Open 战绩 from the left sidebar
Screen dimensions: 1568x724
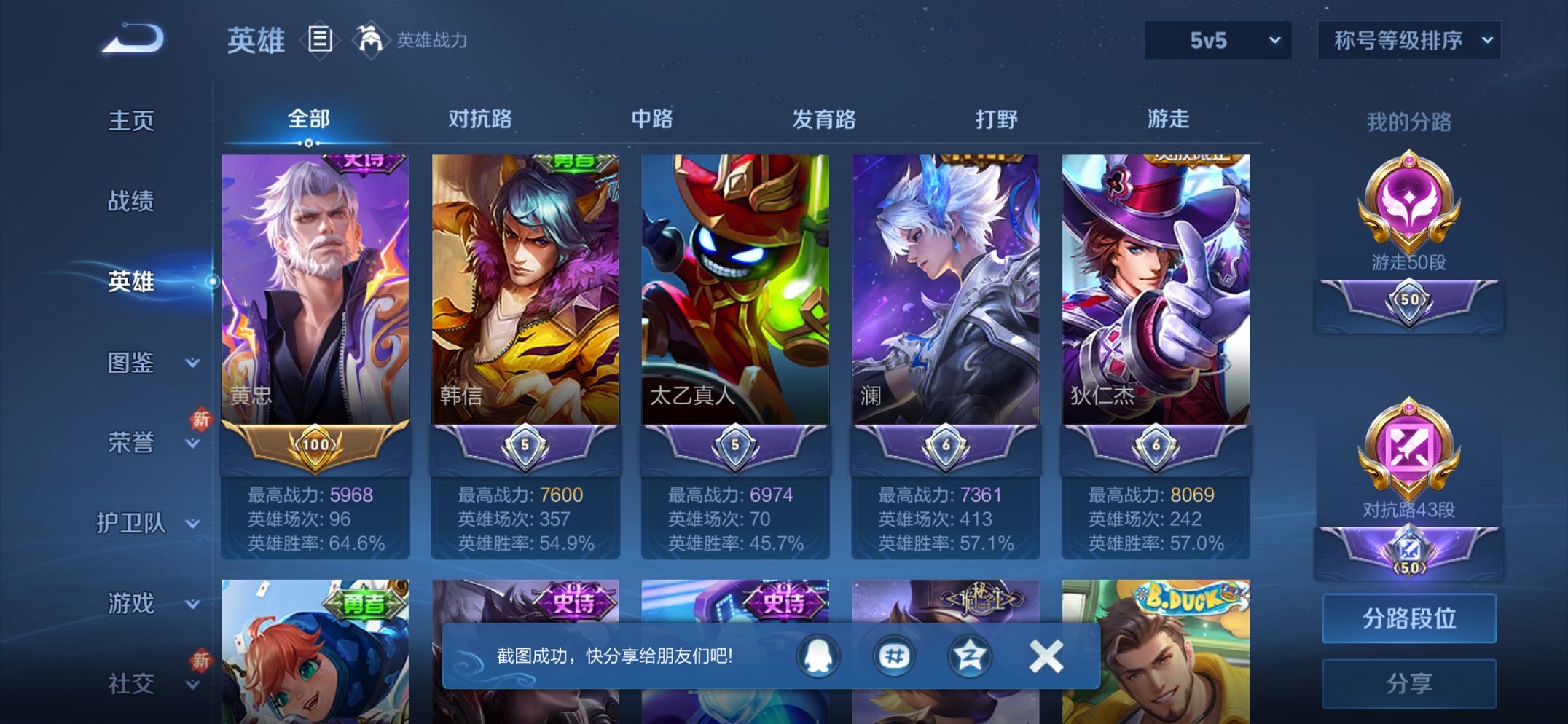tap(131, 202)
